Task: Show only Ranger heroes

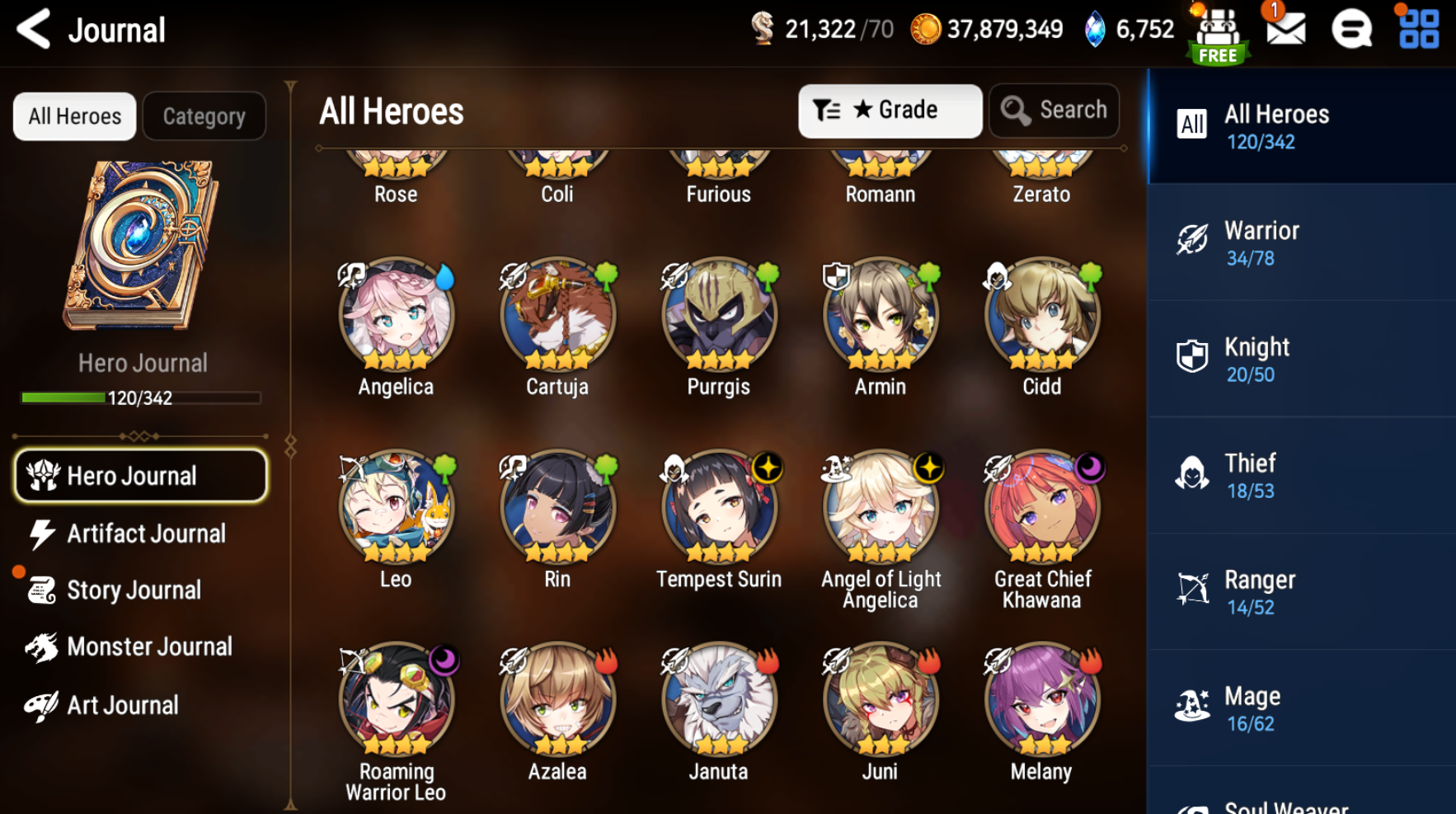Action: (1301, 592)
